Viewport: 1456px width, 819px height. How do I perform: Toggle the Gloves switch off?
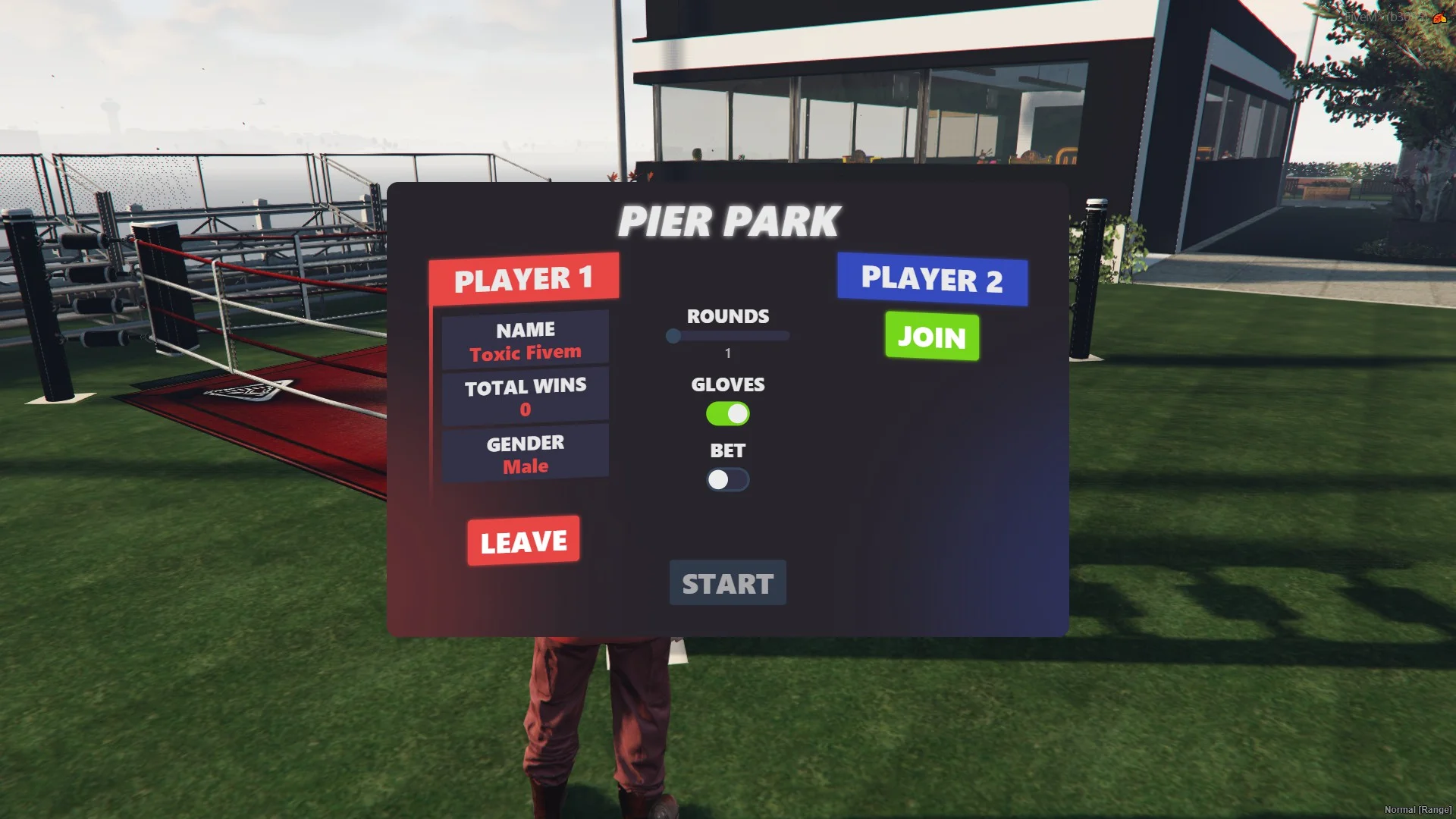[x=727, y=414]
